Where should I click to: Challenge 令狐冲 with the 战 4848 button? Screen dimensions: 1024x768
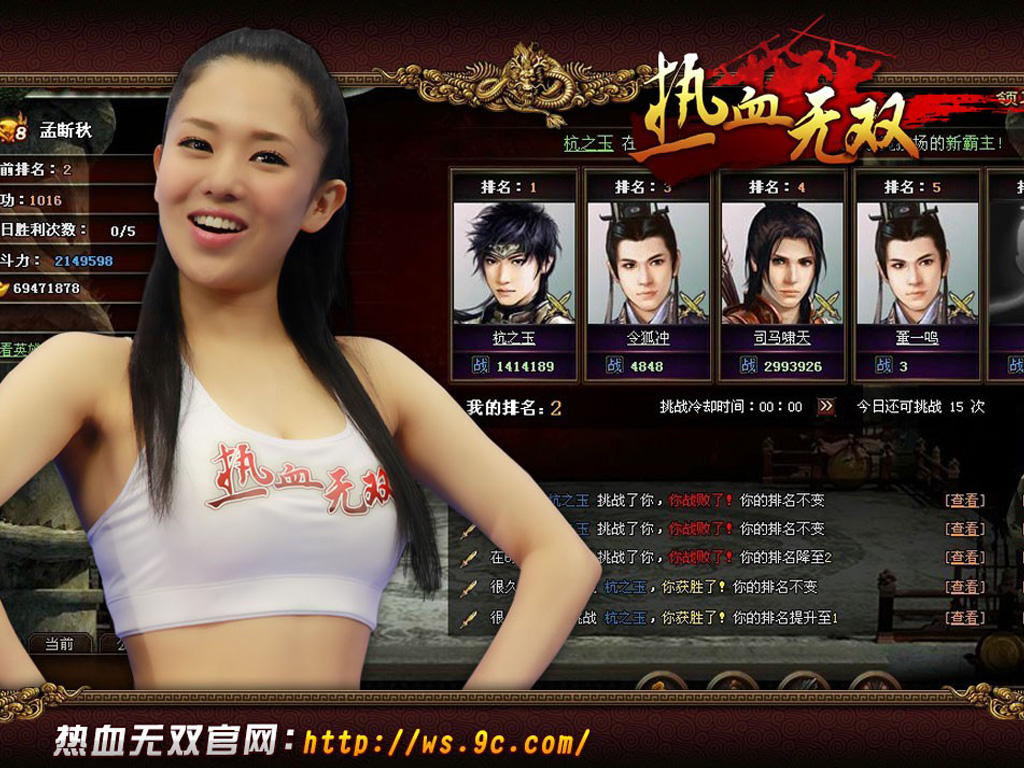(x=647, y=366)
